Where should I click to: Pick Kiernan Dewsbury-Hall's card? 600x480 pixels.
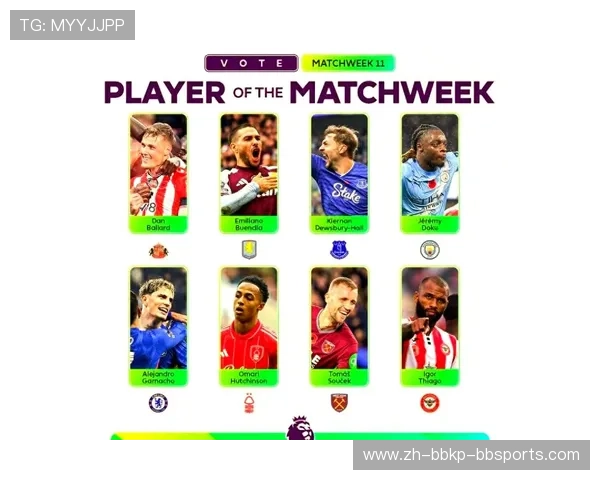point(339,173)
